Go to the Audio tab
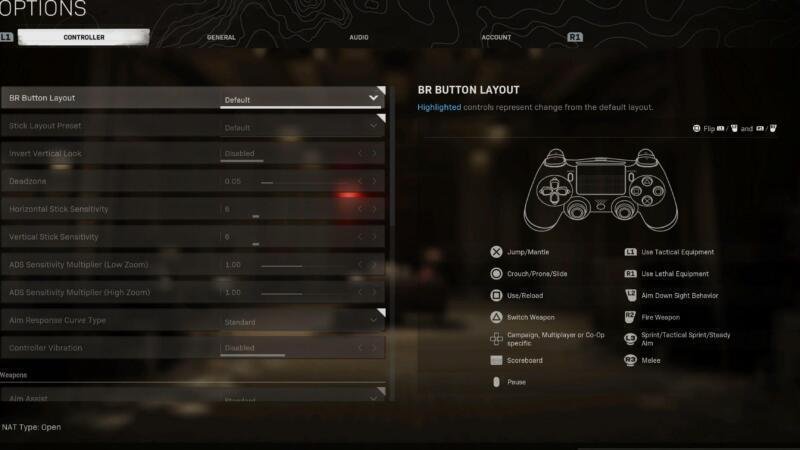This screenshot has height=450, width=800. point(359,38)
